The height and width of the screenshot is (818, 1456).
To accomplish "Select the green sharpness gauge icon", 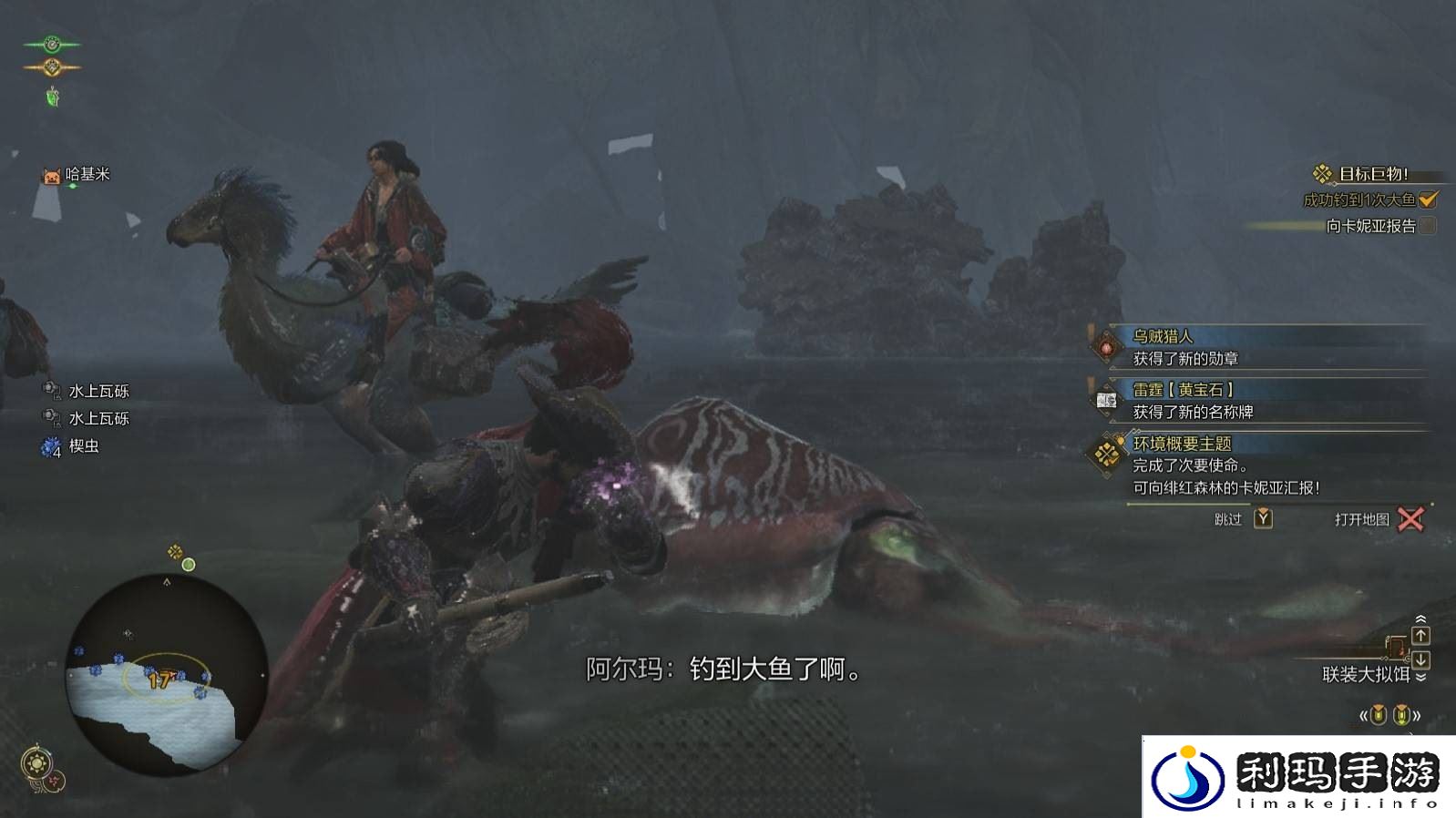I will click(52, 44).
